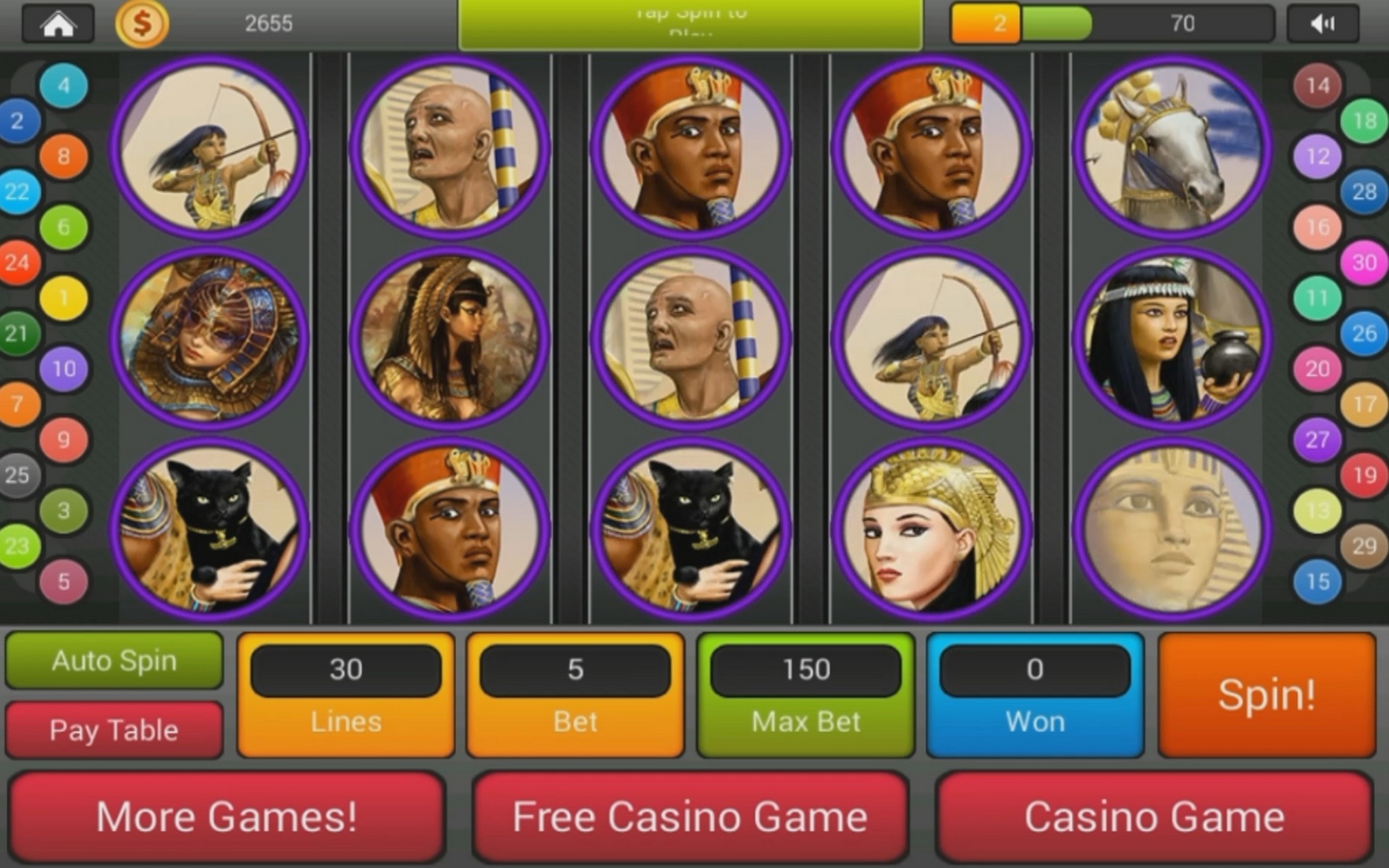
Task: Change the number of Lines
Action: [346, 694]
